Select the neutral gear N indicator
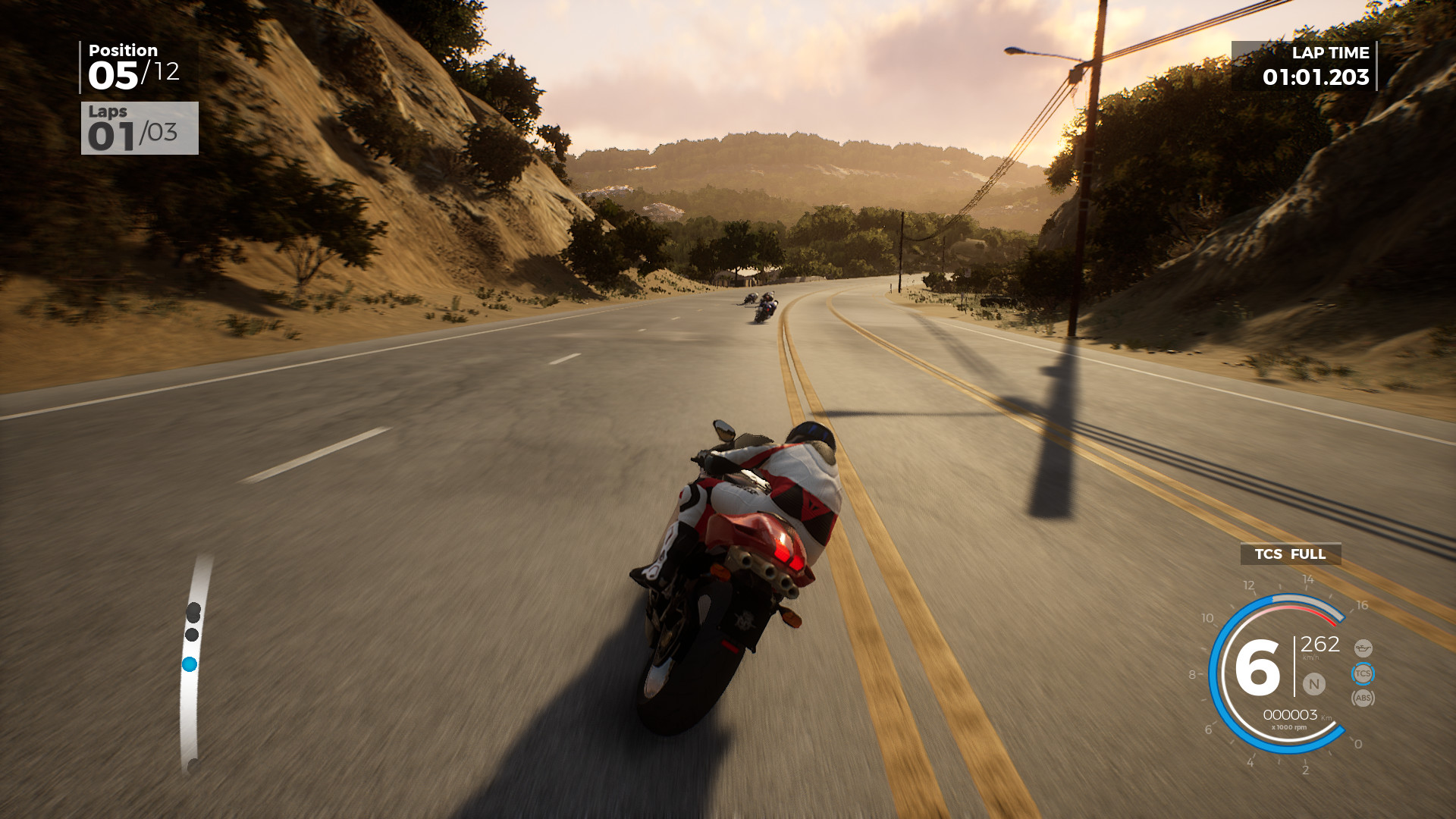The width and height of the screenshot is (1456, 819). 1314,683
